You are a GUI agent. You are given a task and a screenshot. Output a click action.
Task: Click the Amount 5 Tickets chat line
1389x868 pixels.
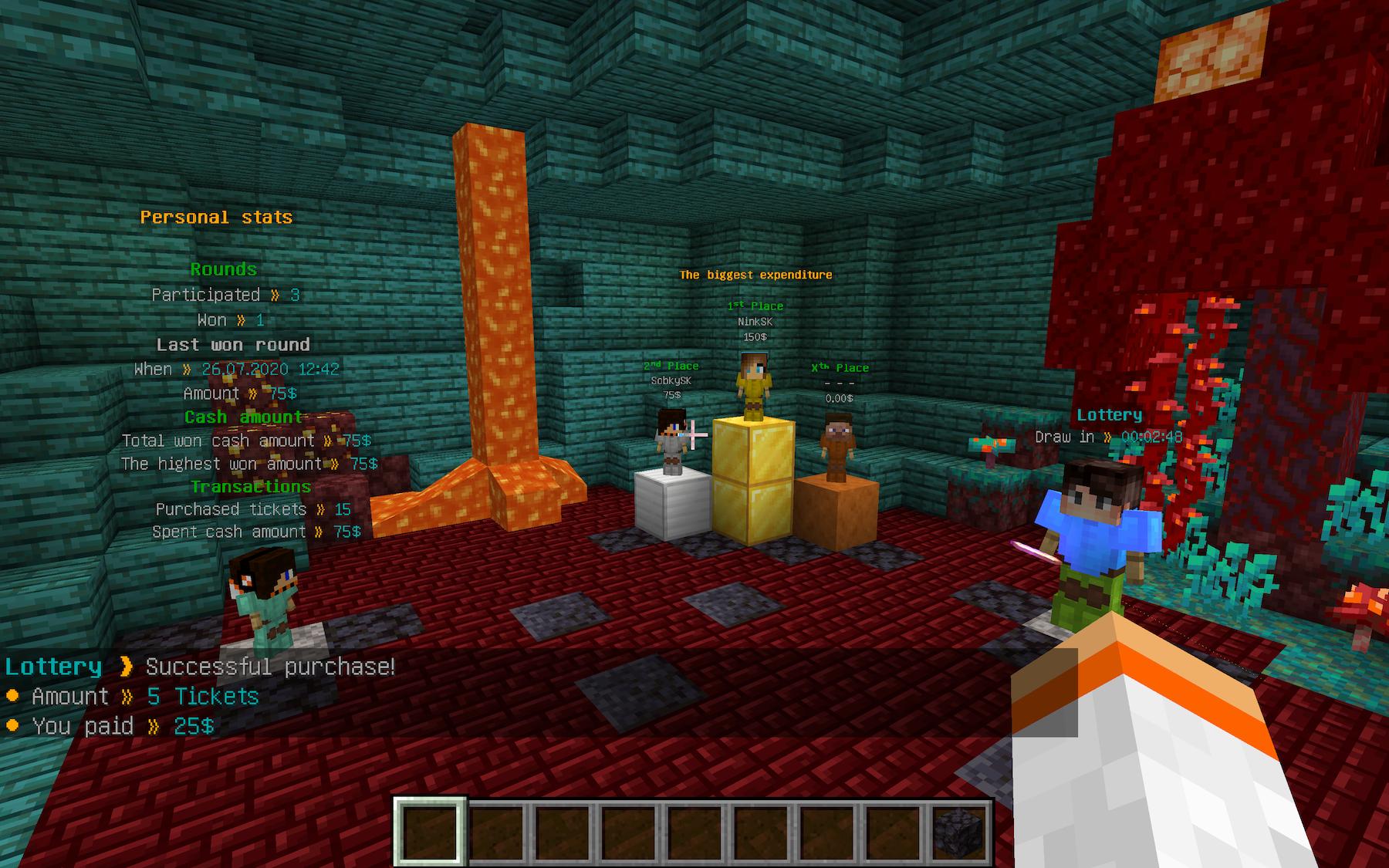coord(131,696)
